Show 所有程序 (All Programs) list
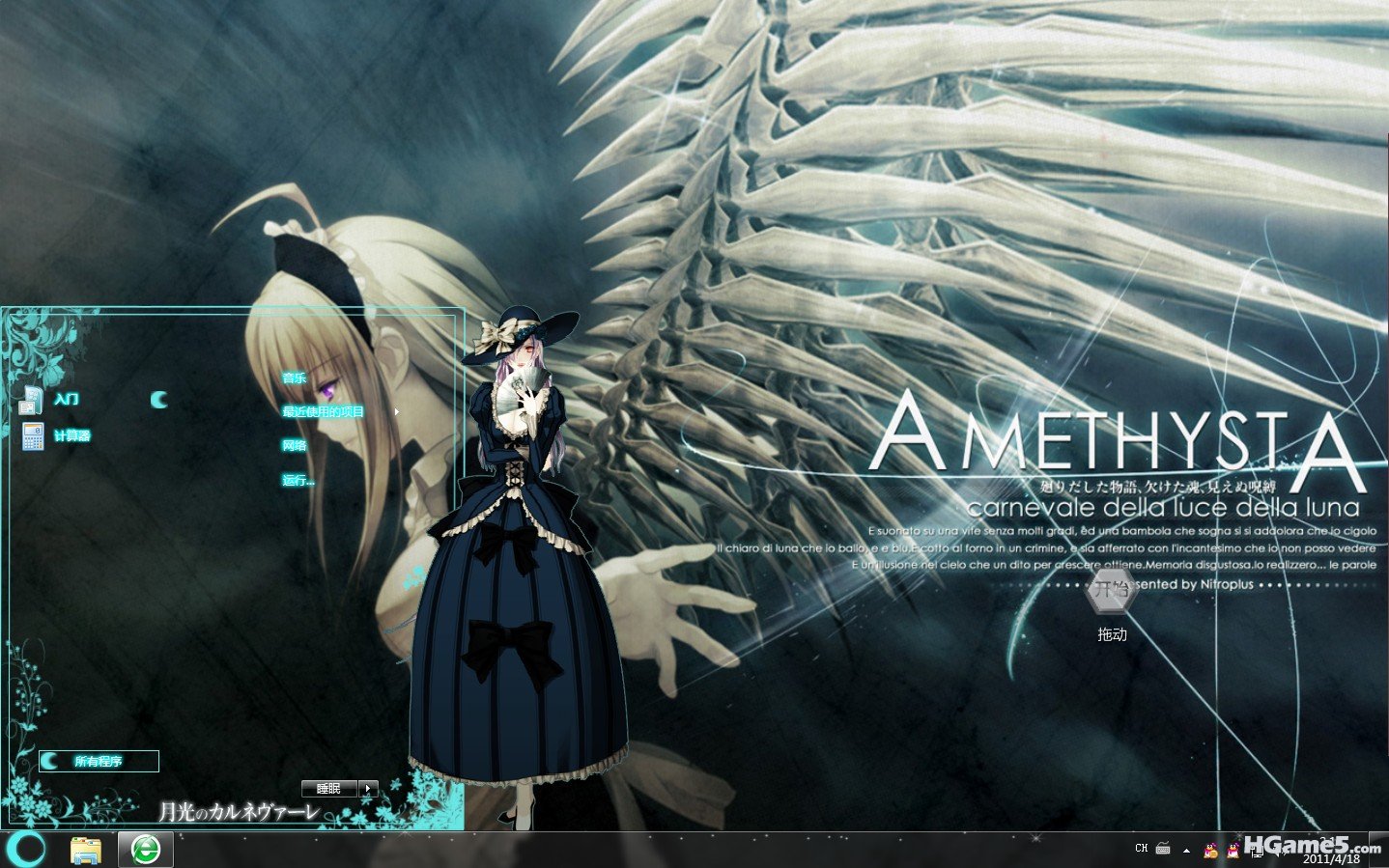Image resolution: width=1389 pixels, height=868 pixels. tap(98, 761)
